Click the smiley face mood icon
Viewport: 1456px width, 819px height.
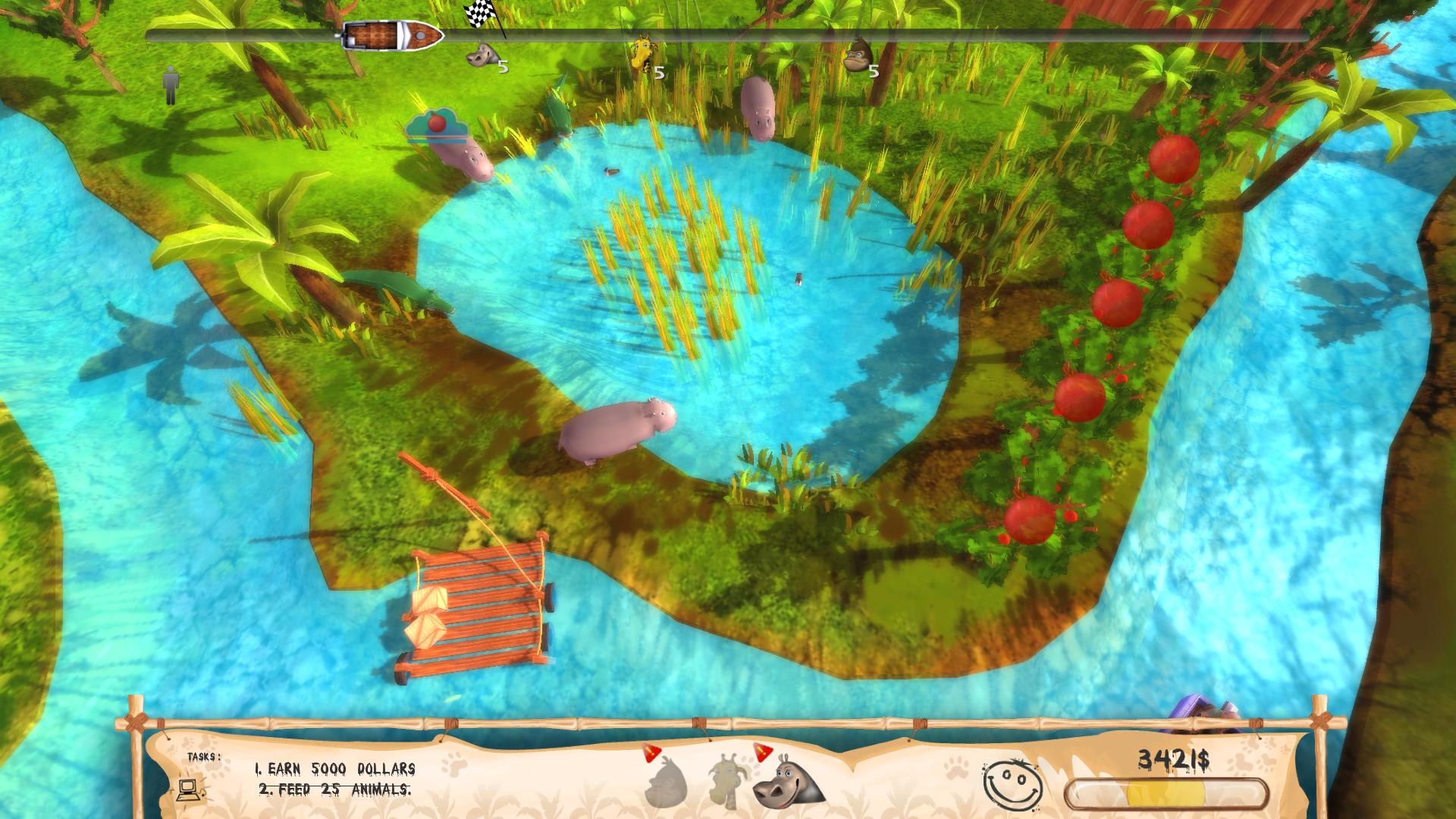(x=1011, y=783)
